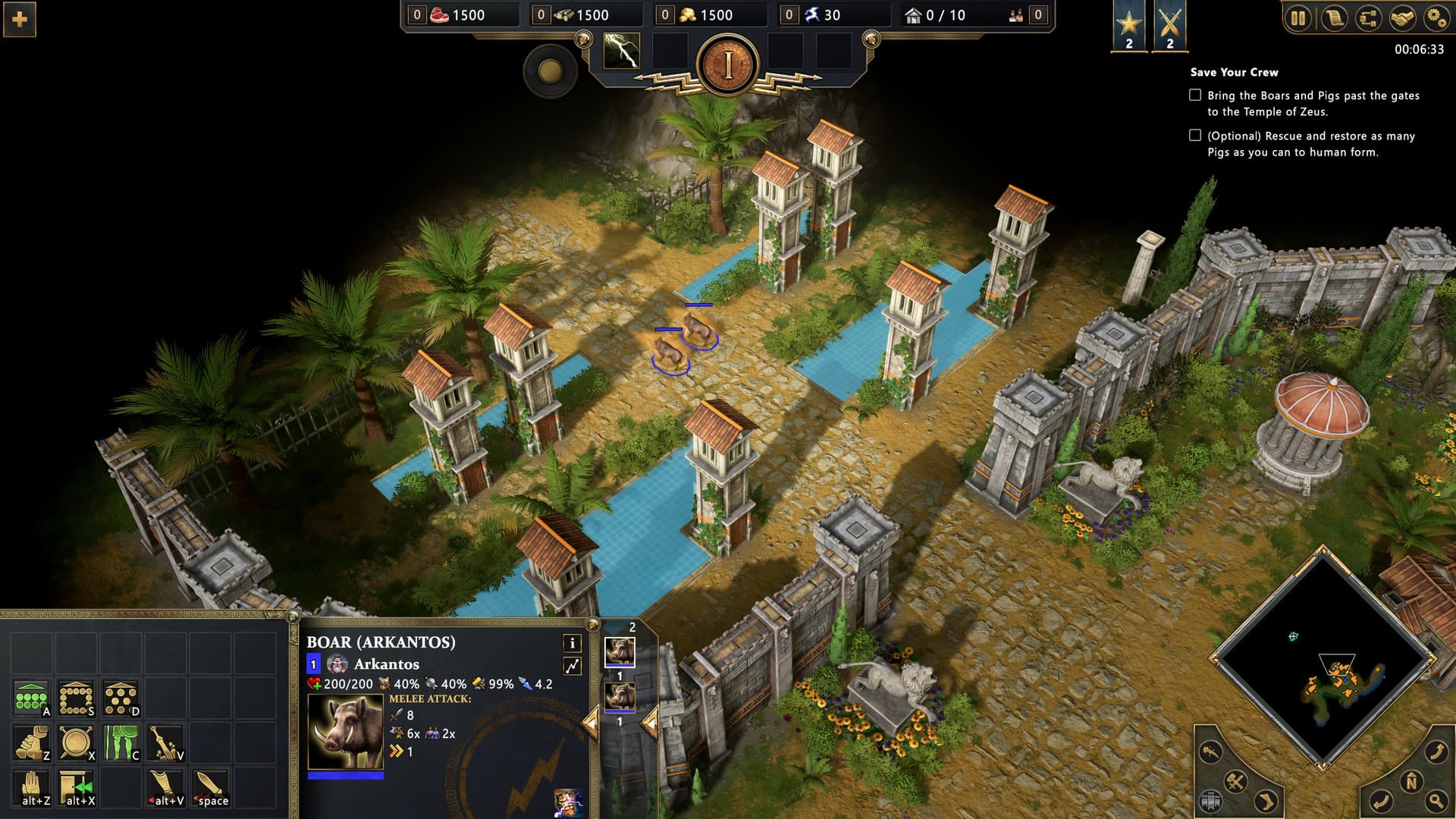Pause the game with the pause button

click(x=1298, y=17)
